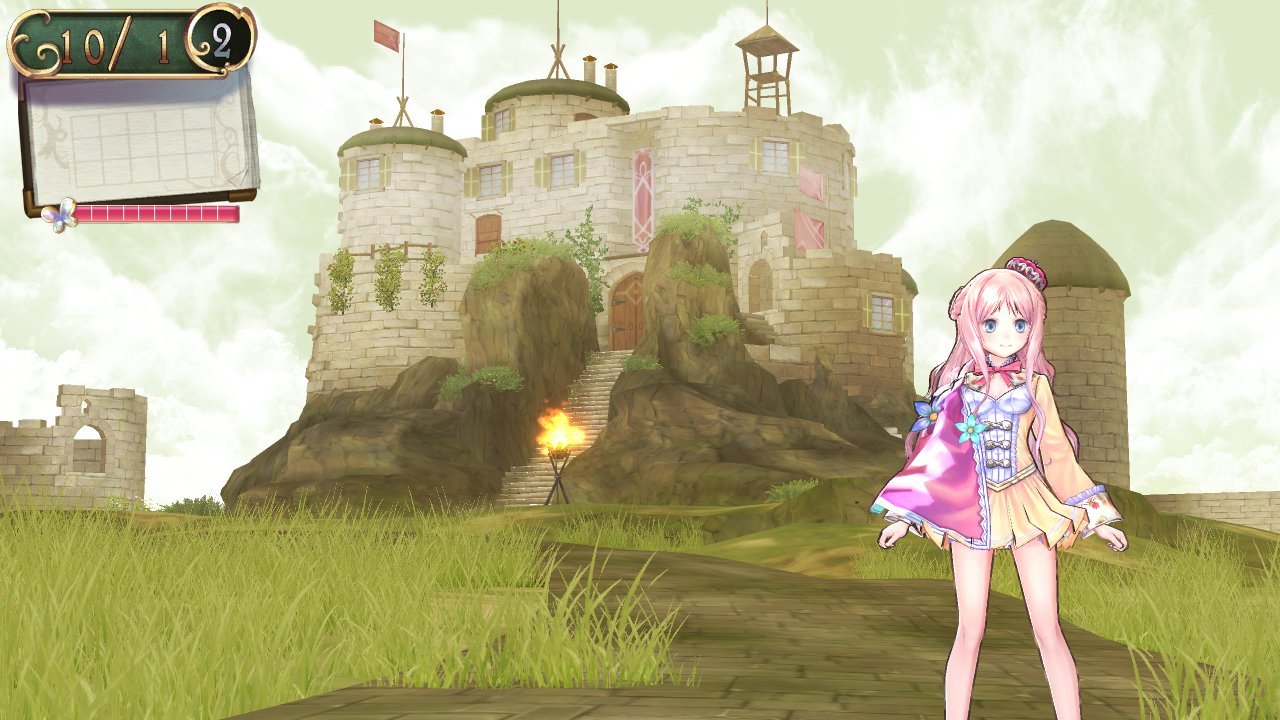Click the butterfly ornament on the gauge
Viewport: 1280px width, 720px height.
58,213
